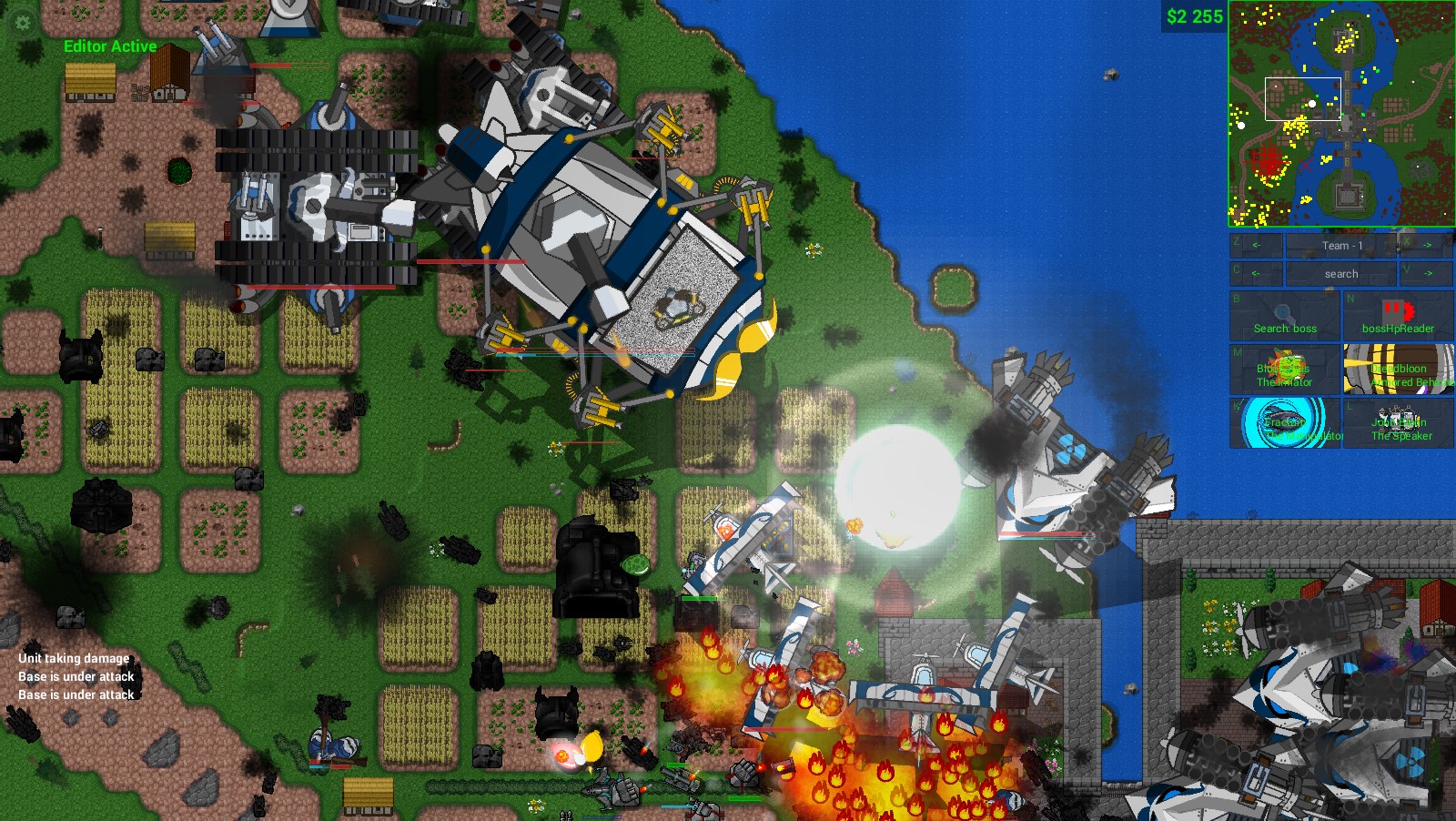Select Dreadbloon Armored Behemoth unit
Viewport: 1456px width, 821px height.
tap(1398, 370)
